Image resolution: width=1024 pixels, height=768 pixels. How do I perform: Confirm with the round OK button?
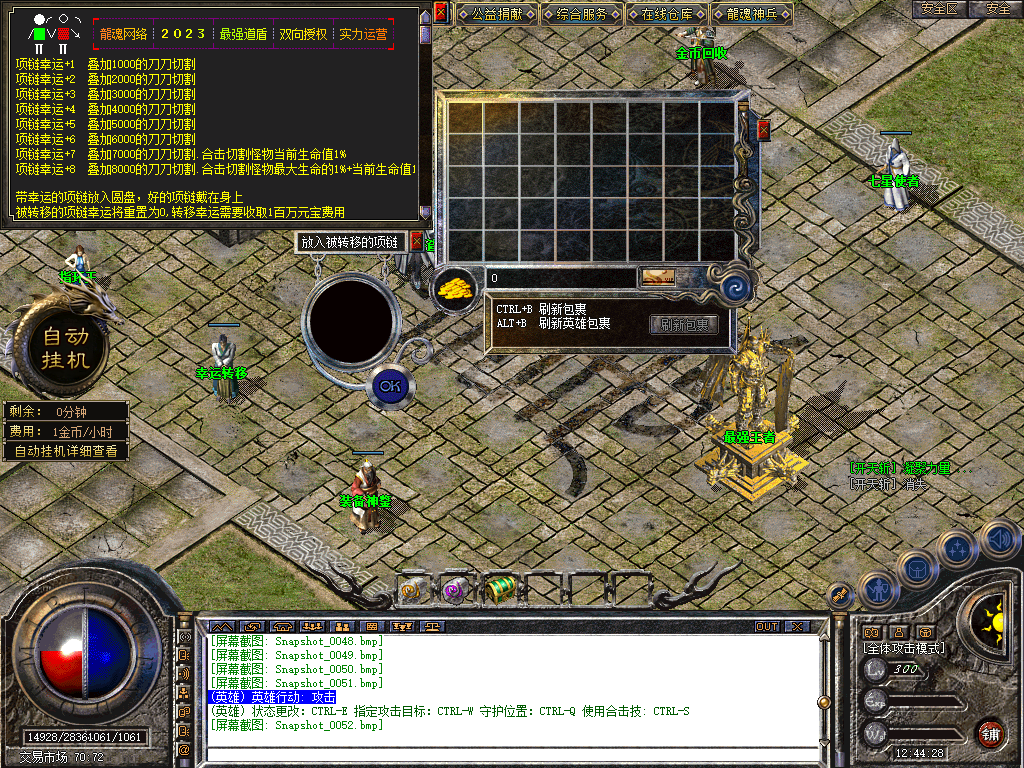pyautogui.click(x=389, y=385)
